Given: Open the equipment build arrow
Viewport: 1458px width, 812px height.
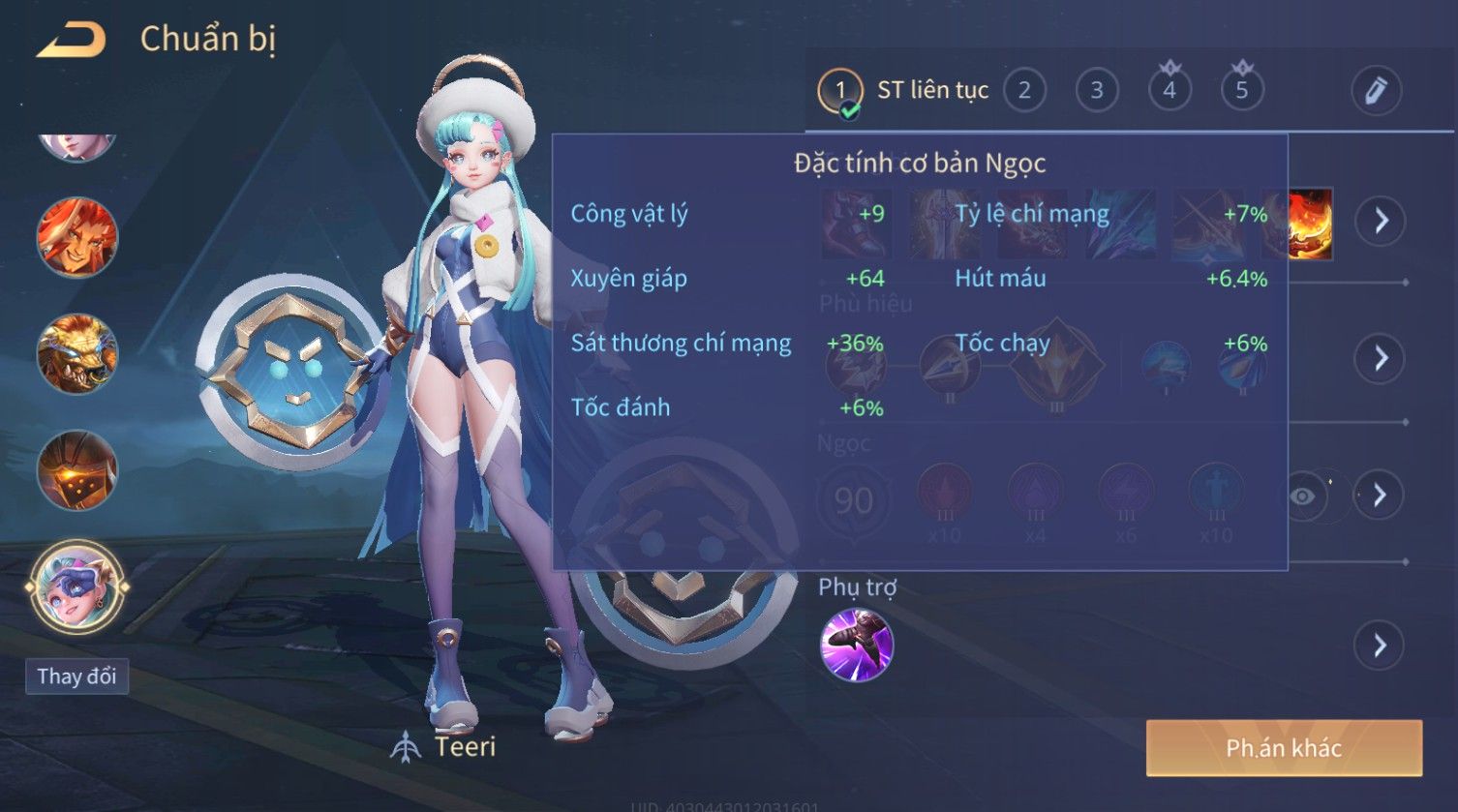Looking at the screenshot, I should pyautogui.click(x=1381, y=221).
